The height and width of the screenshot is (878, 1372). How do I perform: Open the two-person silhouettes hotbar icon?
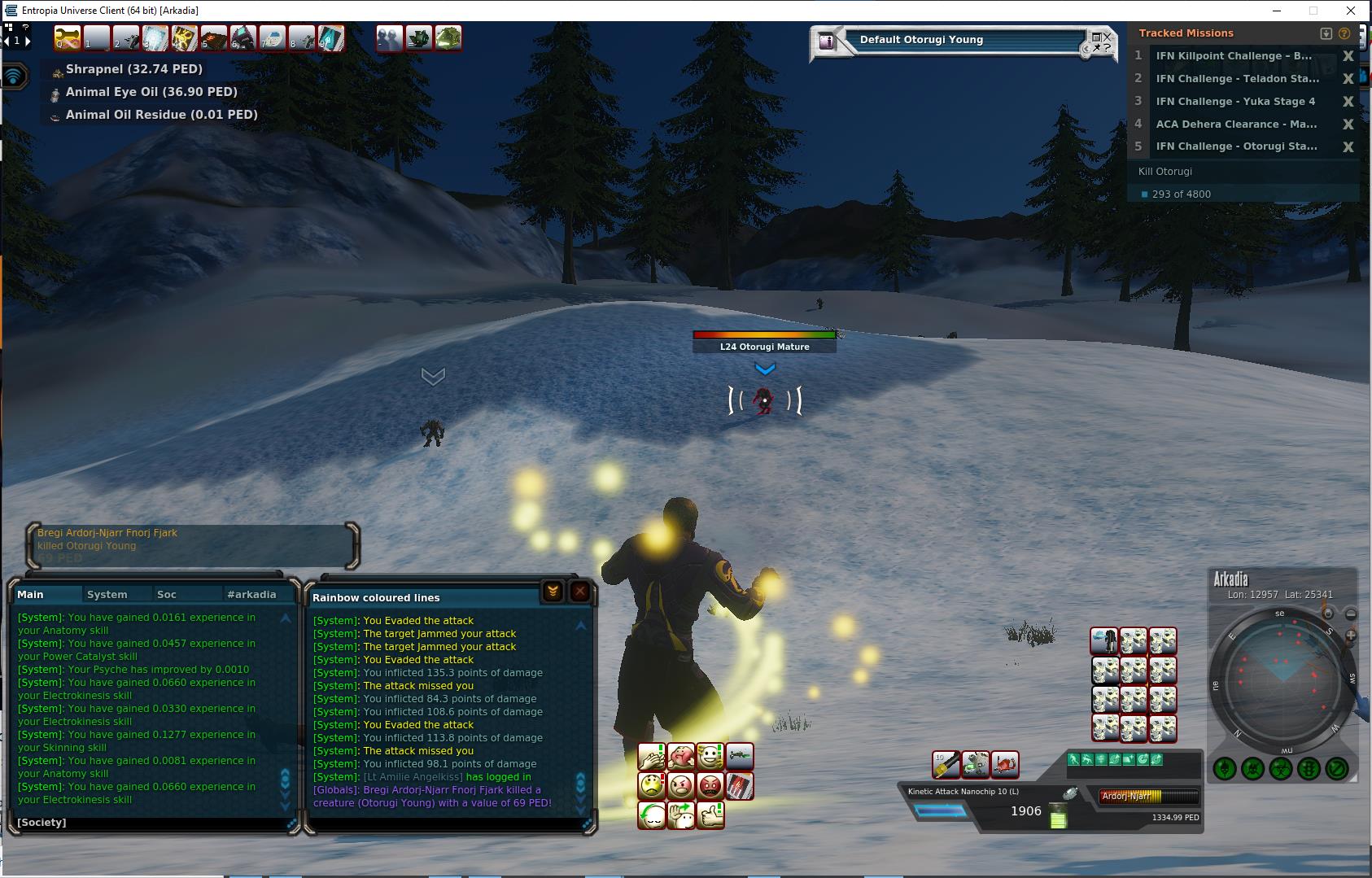(389, 38)
